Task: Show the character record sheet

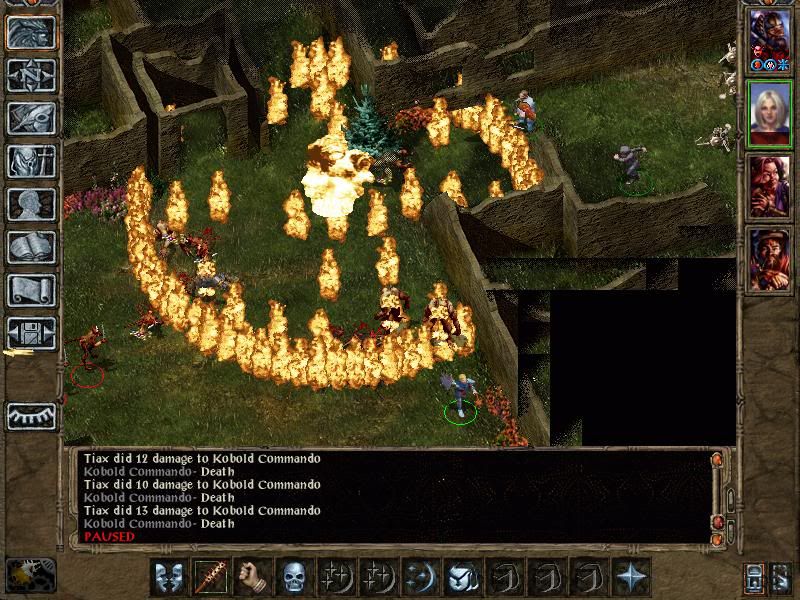Action: coord(30,204)
